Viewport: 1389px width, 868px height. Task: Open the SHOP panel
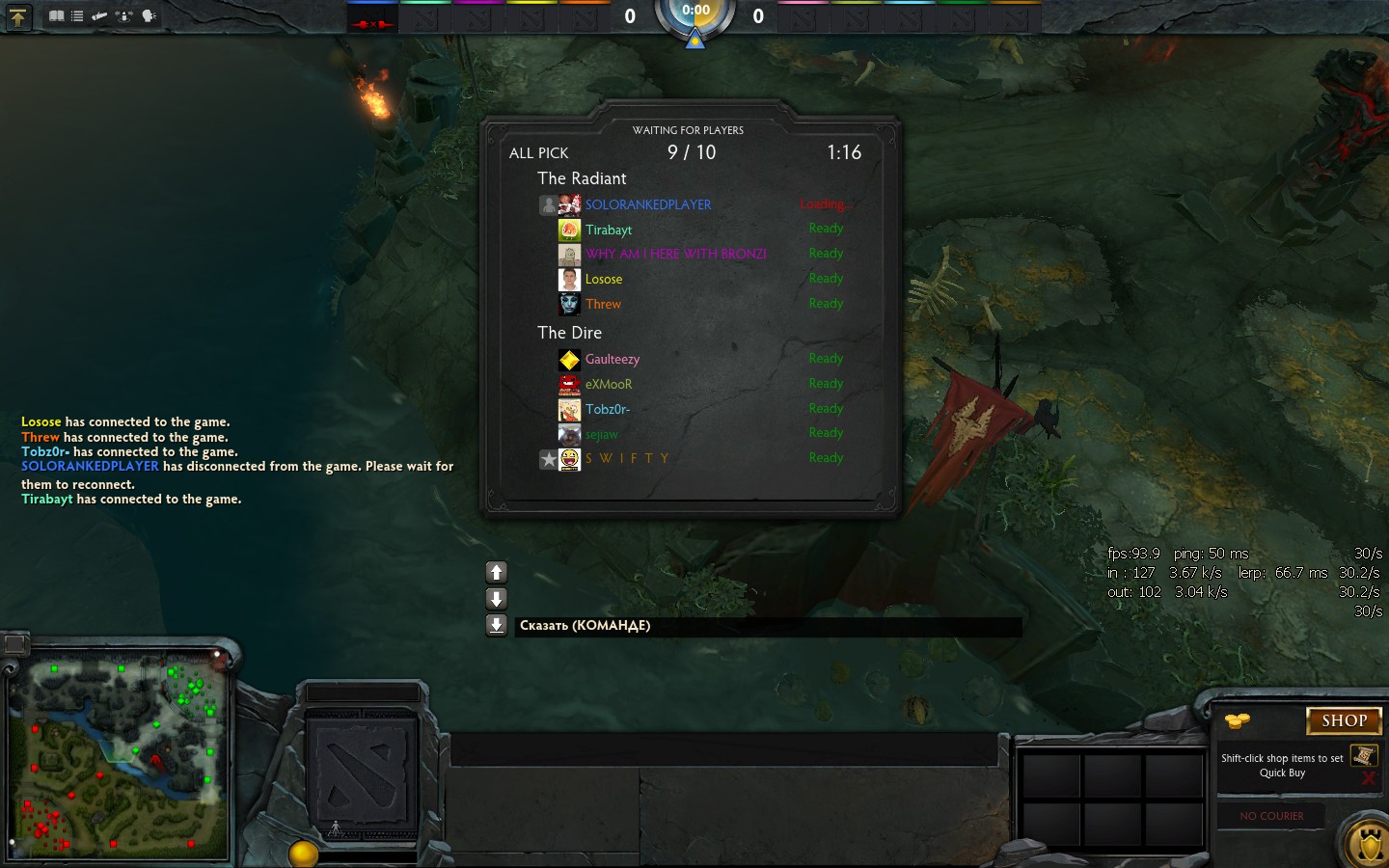coord(1344,720)
